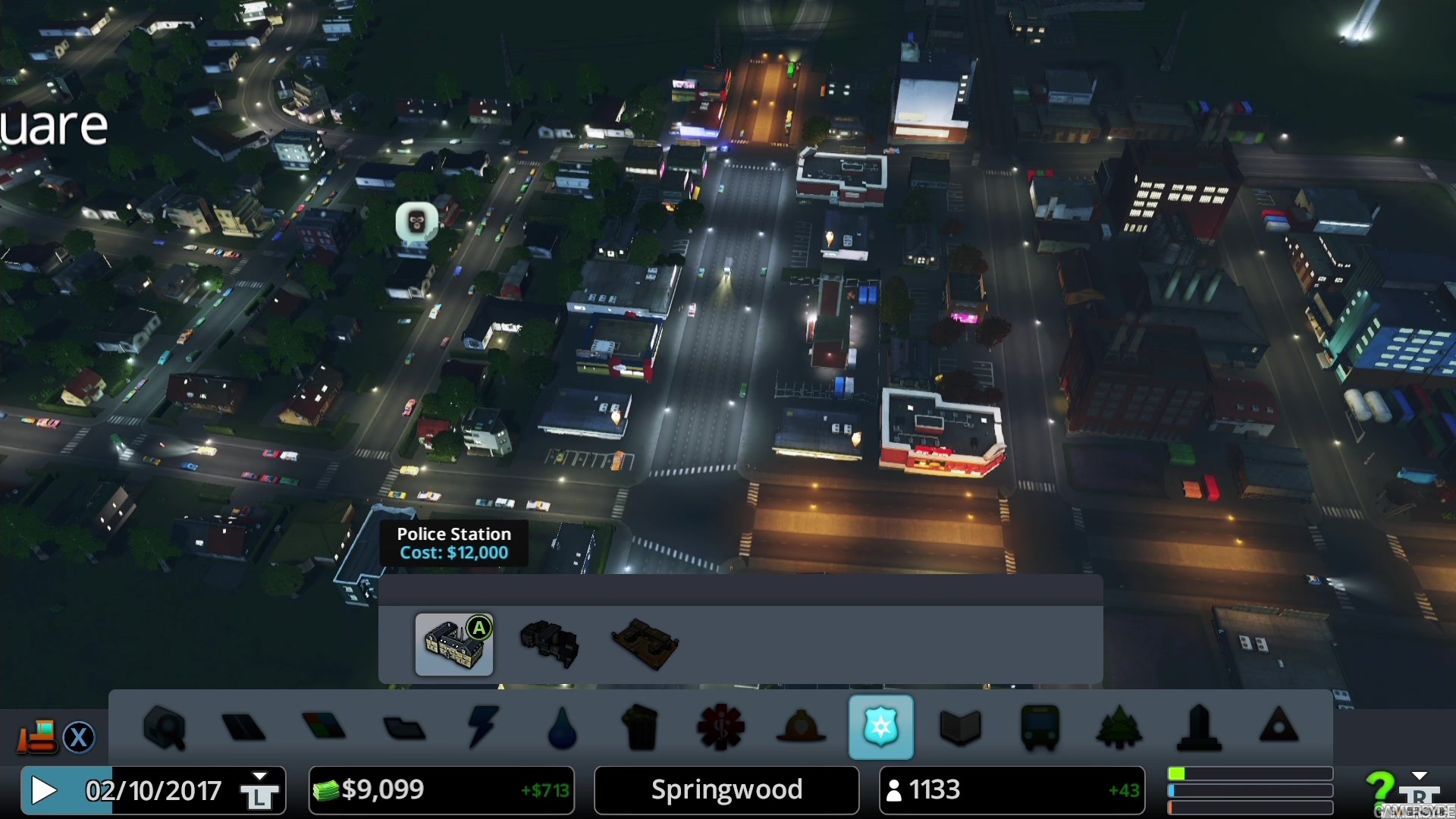Screen dimensions: 1456x819
Task: Open city info by clicking Springwood name
Action: pyautogui.click(x=725, y=790)
